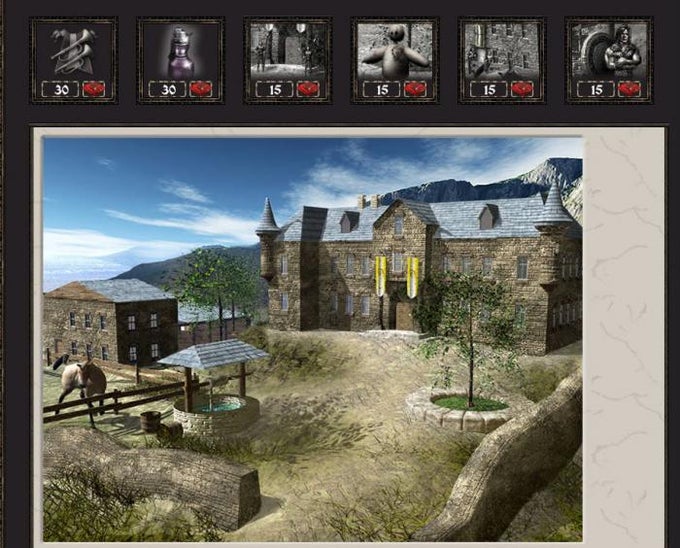The width and height of the screenshot is (680, 548).
Task: Click the castle courtyard scene picture
Action: click(313, 340)
